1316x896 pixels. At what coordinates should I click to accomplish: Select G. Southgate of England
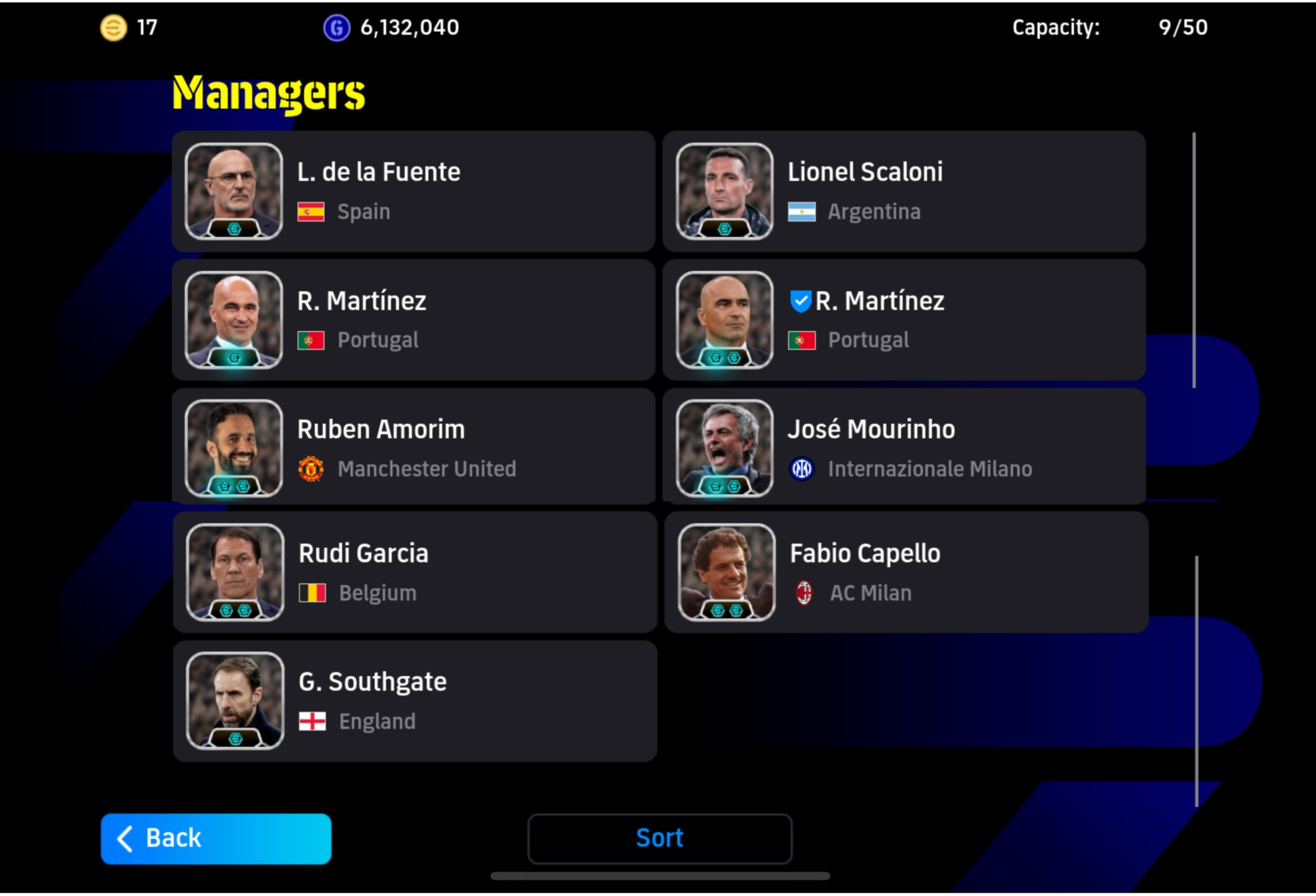coord(414,701)
